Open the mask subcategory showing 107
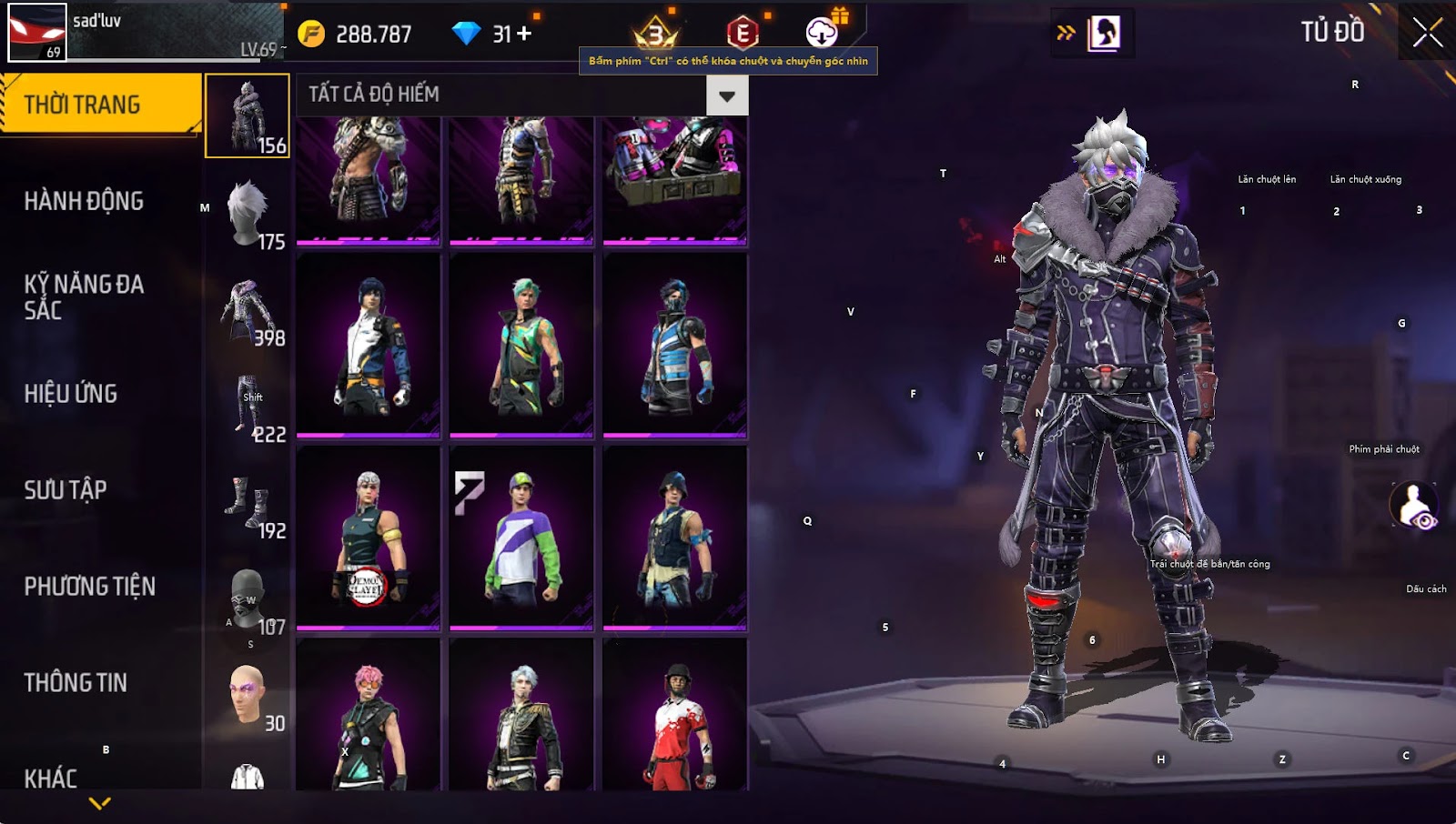Viewport: 1456px width, 824px height. pos(248,598)
